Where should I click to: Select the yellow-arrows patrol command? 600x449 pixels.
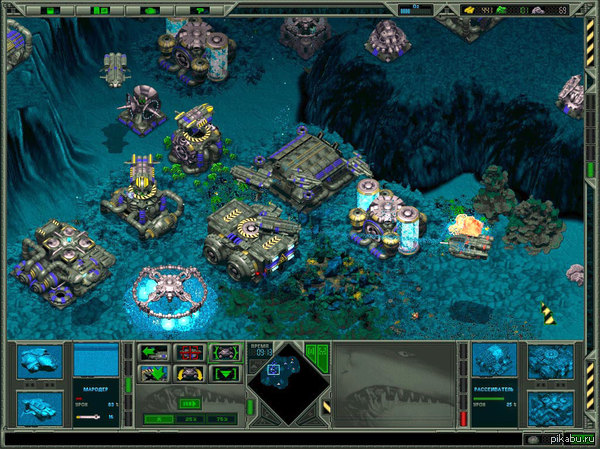pos(190,374)
